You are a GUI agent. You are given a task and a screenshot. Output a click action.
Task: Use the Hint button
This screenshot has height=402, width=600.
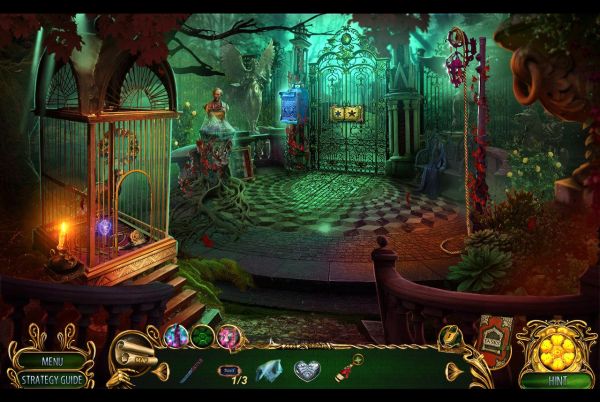555,381
